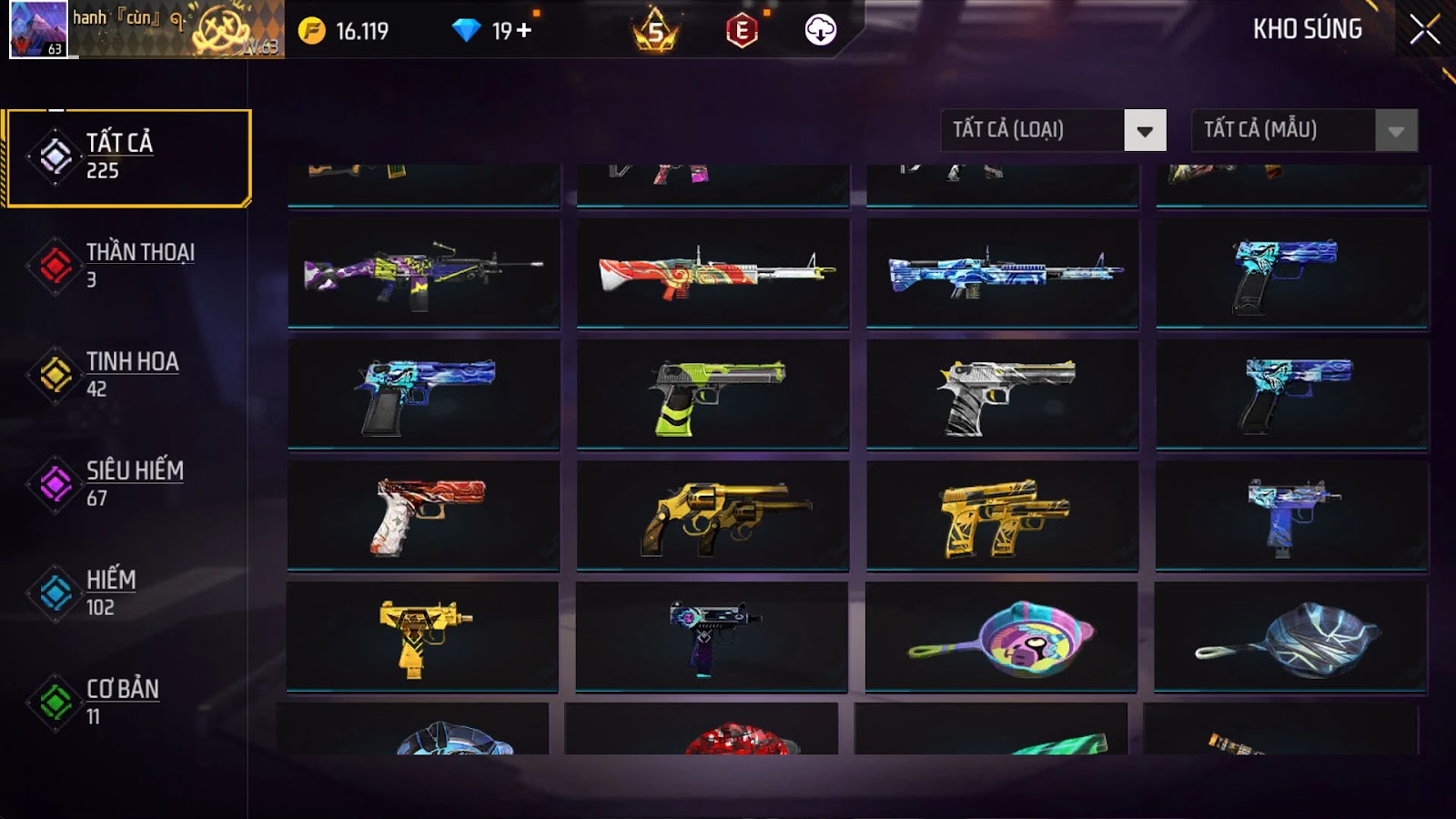
Task: Select the colorful pink frying pan skin
Action: 1002,638
